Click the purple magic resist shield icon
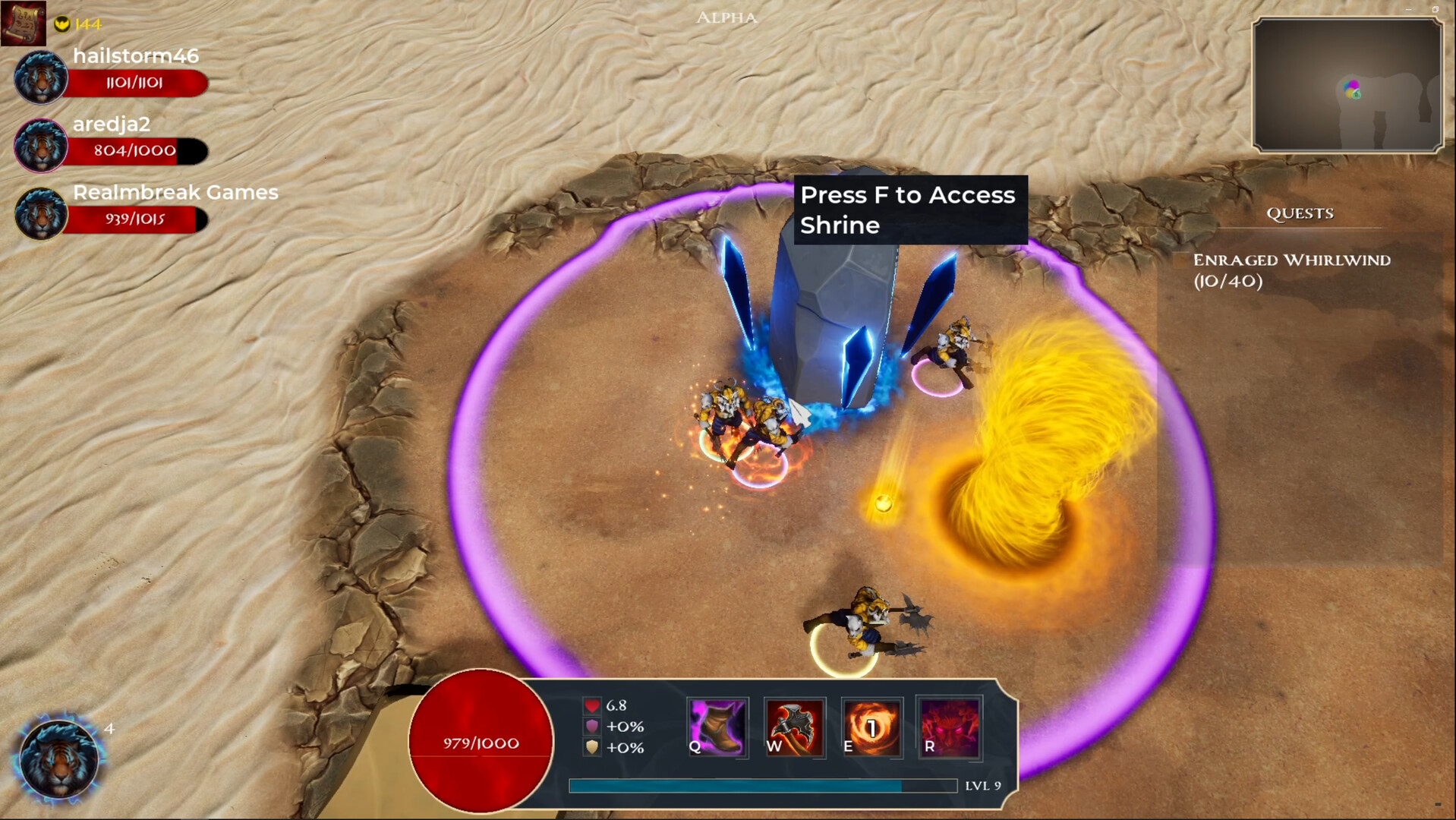This screenshot has width=1456, height=820. tap(591, 727)
